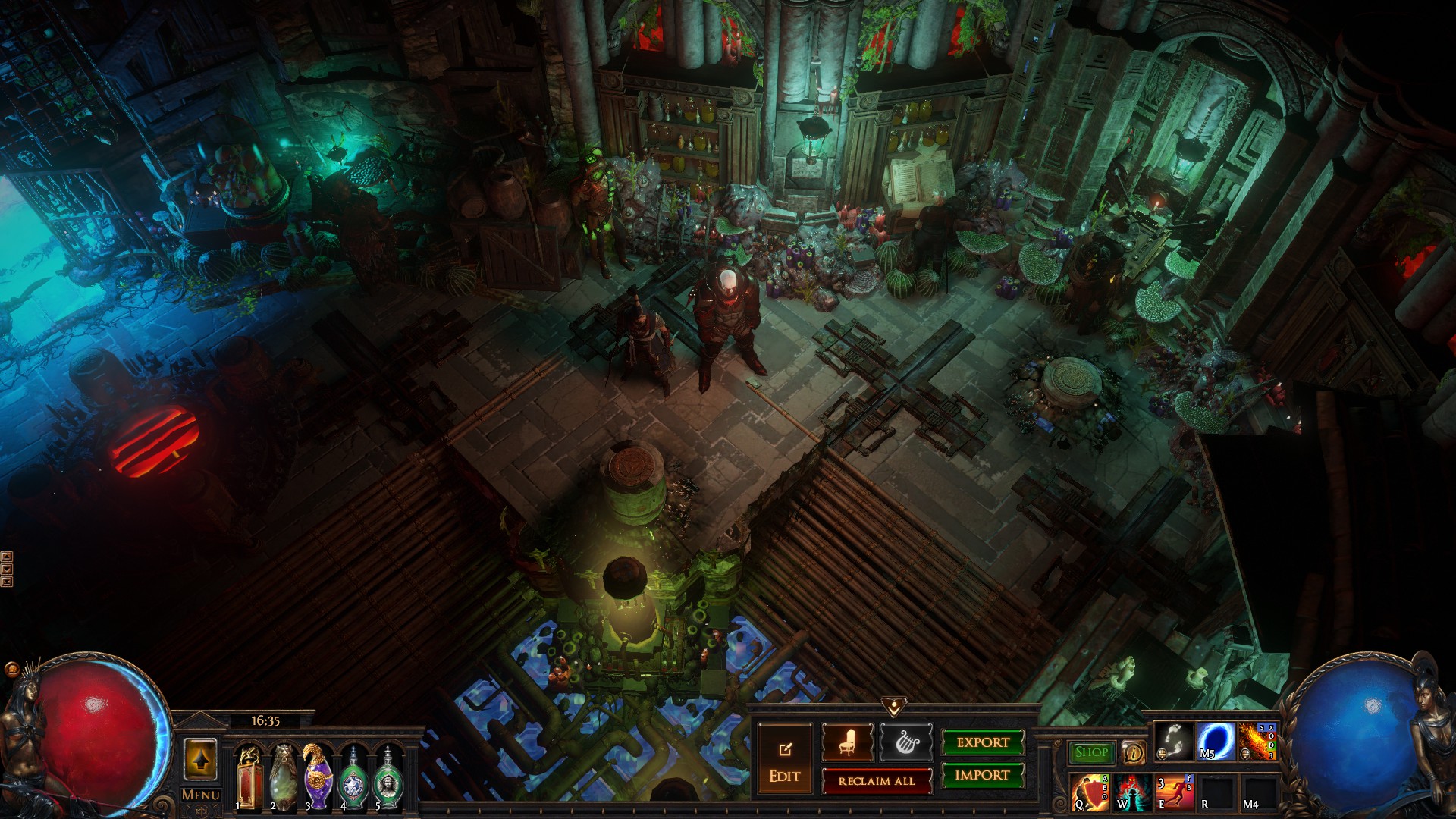This screenshot has width=1456, height=819.
Task: Click the yellow level-up arrow button
Action: click(x=200, y=760)
